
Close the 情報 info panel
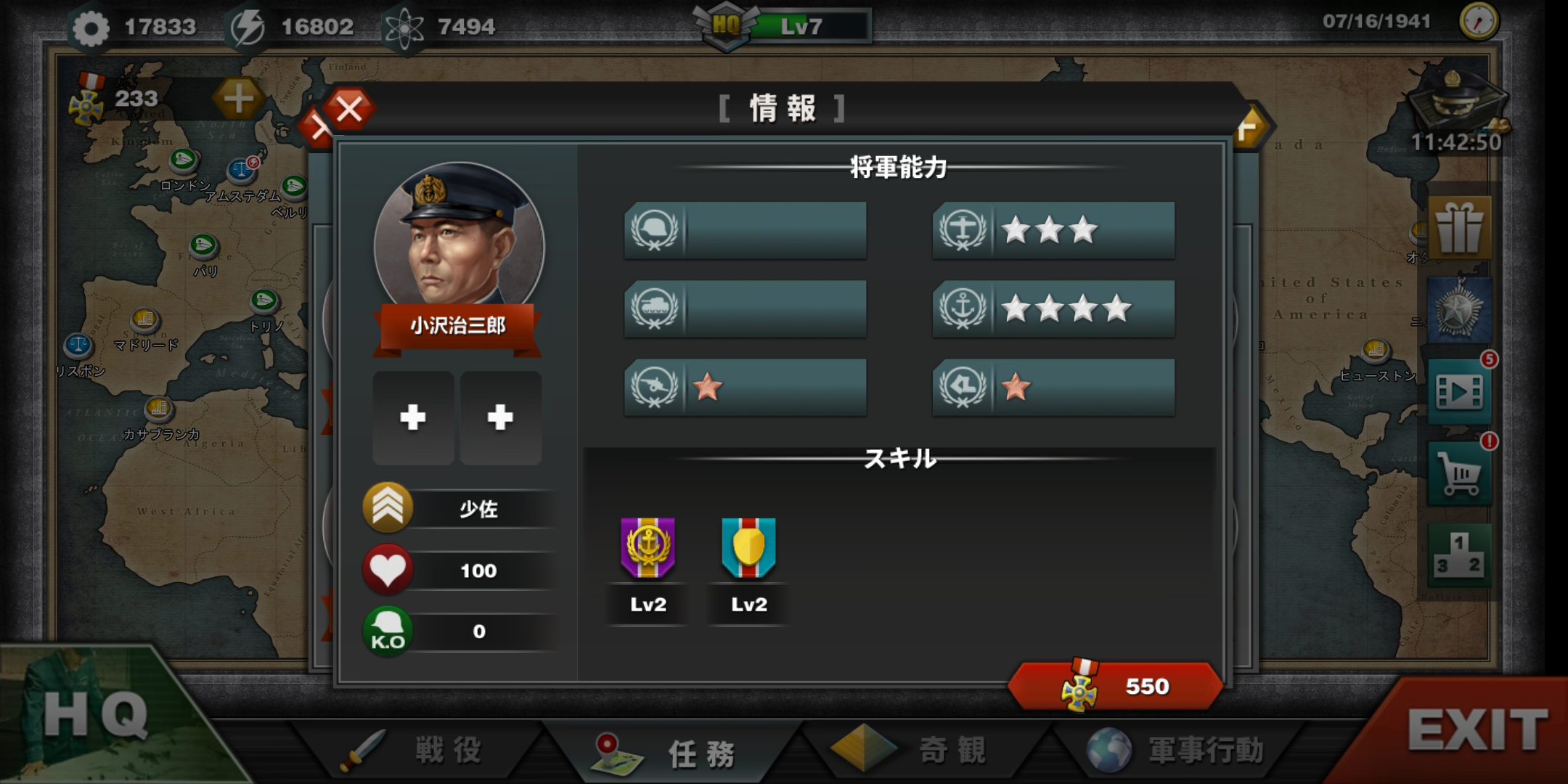coord(349,110)
